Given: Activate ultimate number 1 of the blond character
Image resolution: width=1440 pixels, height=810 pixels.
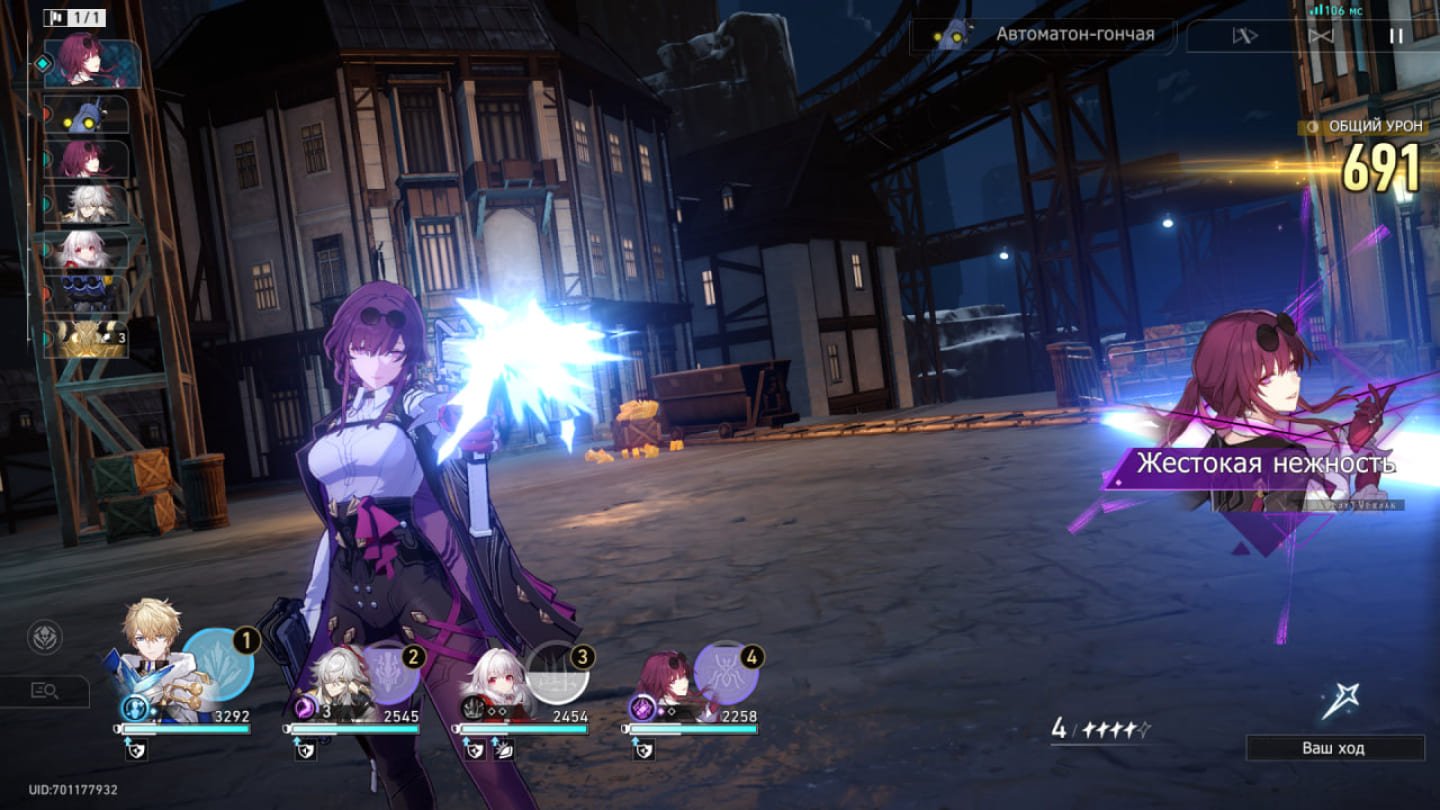Looking at the screenshot, I should pyautogui.click(x=217, y=664).
